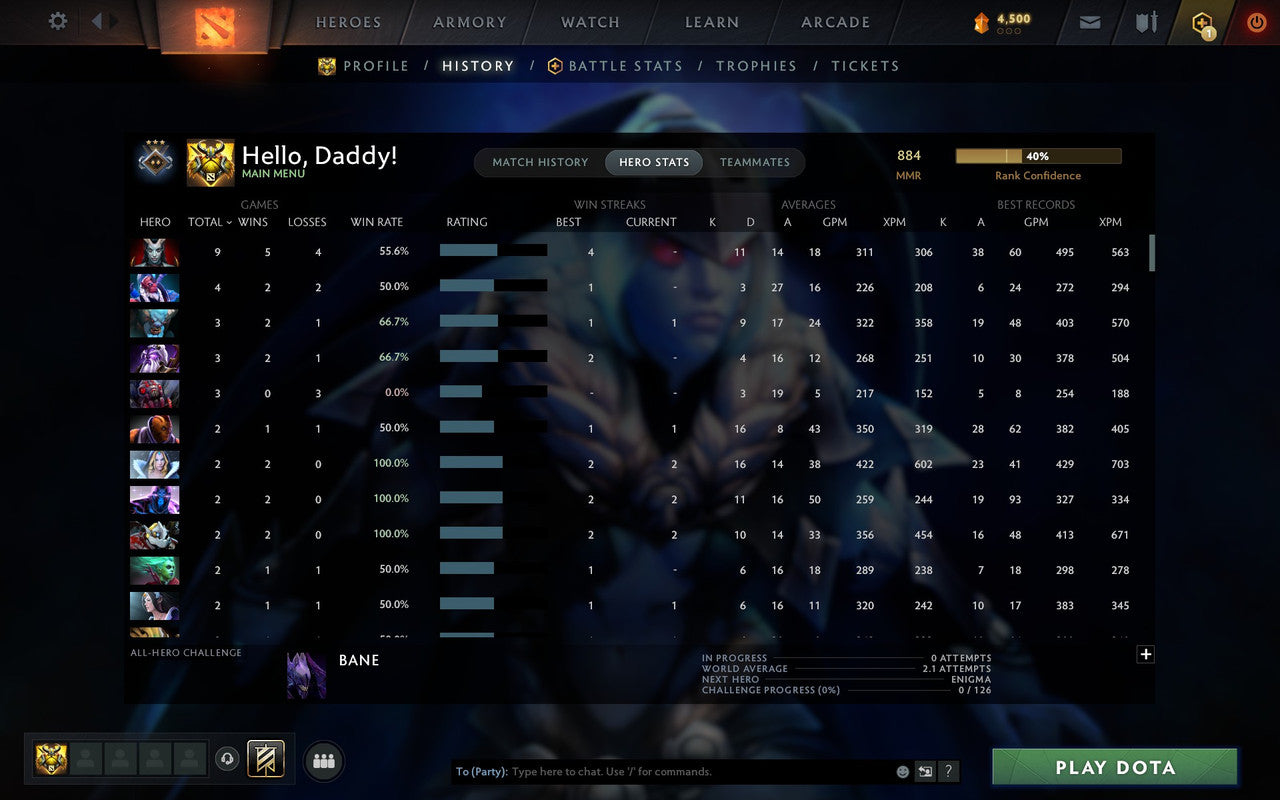Click the chat channel switch icon beside emoji
The height and width of the screenshot is (800, 1280).
point(925,771)
